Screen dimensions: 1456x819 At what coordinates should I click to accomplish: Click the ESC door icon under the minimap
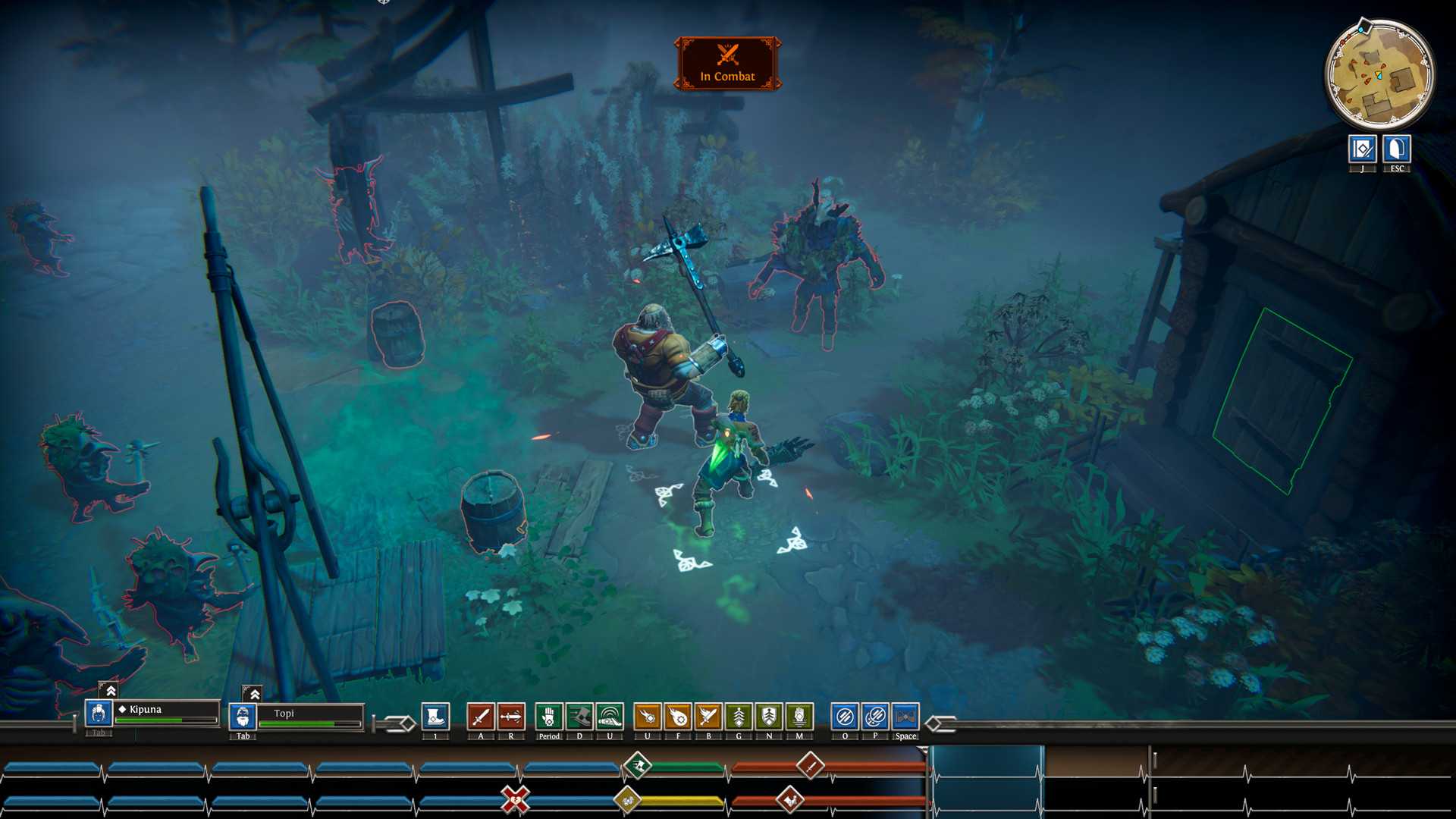tap(1398, 149)
